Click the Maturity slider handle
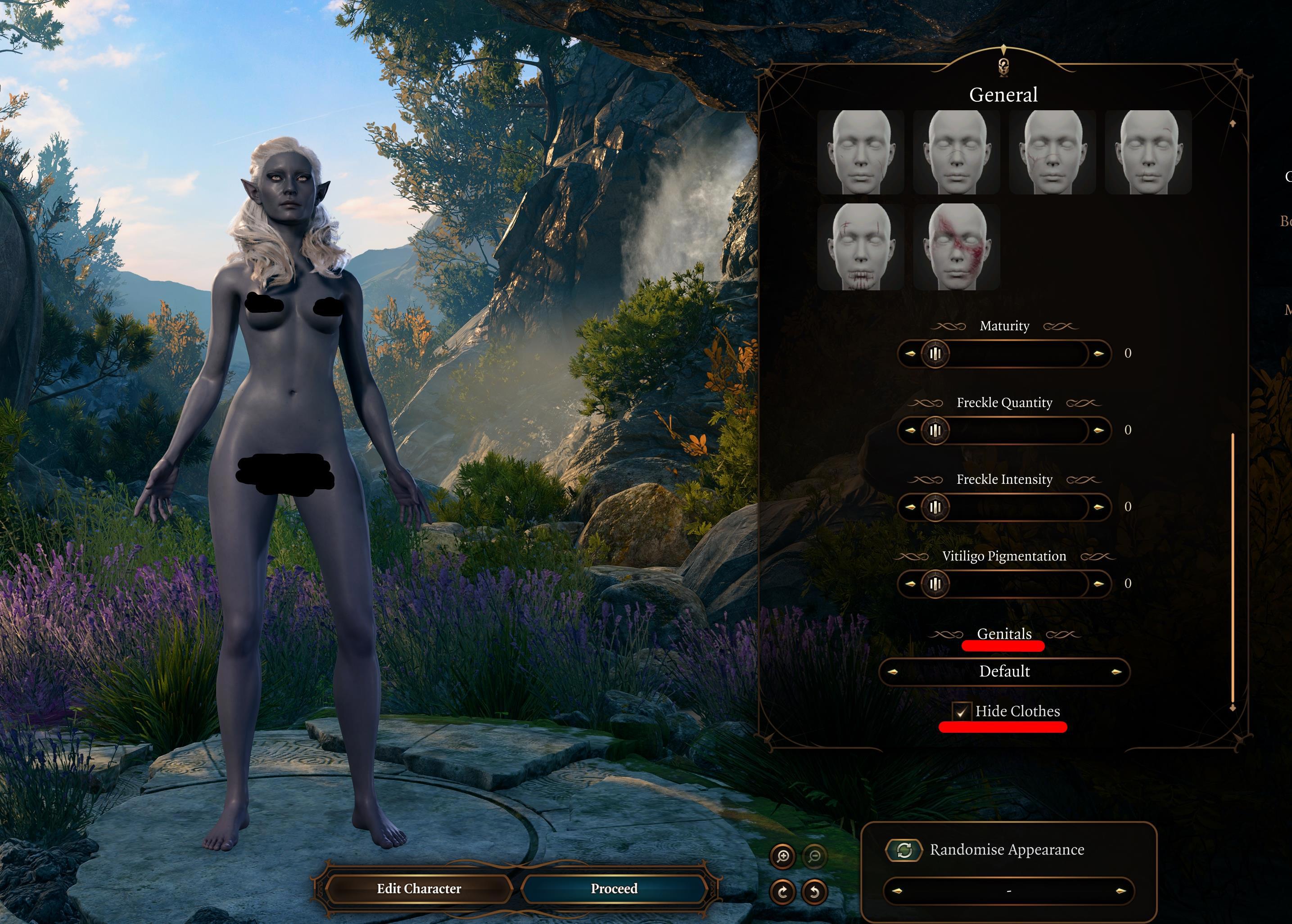This screenshot has height=924, width=1292. click(935, 354)
